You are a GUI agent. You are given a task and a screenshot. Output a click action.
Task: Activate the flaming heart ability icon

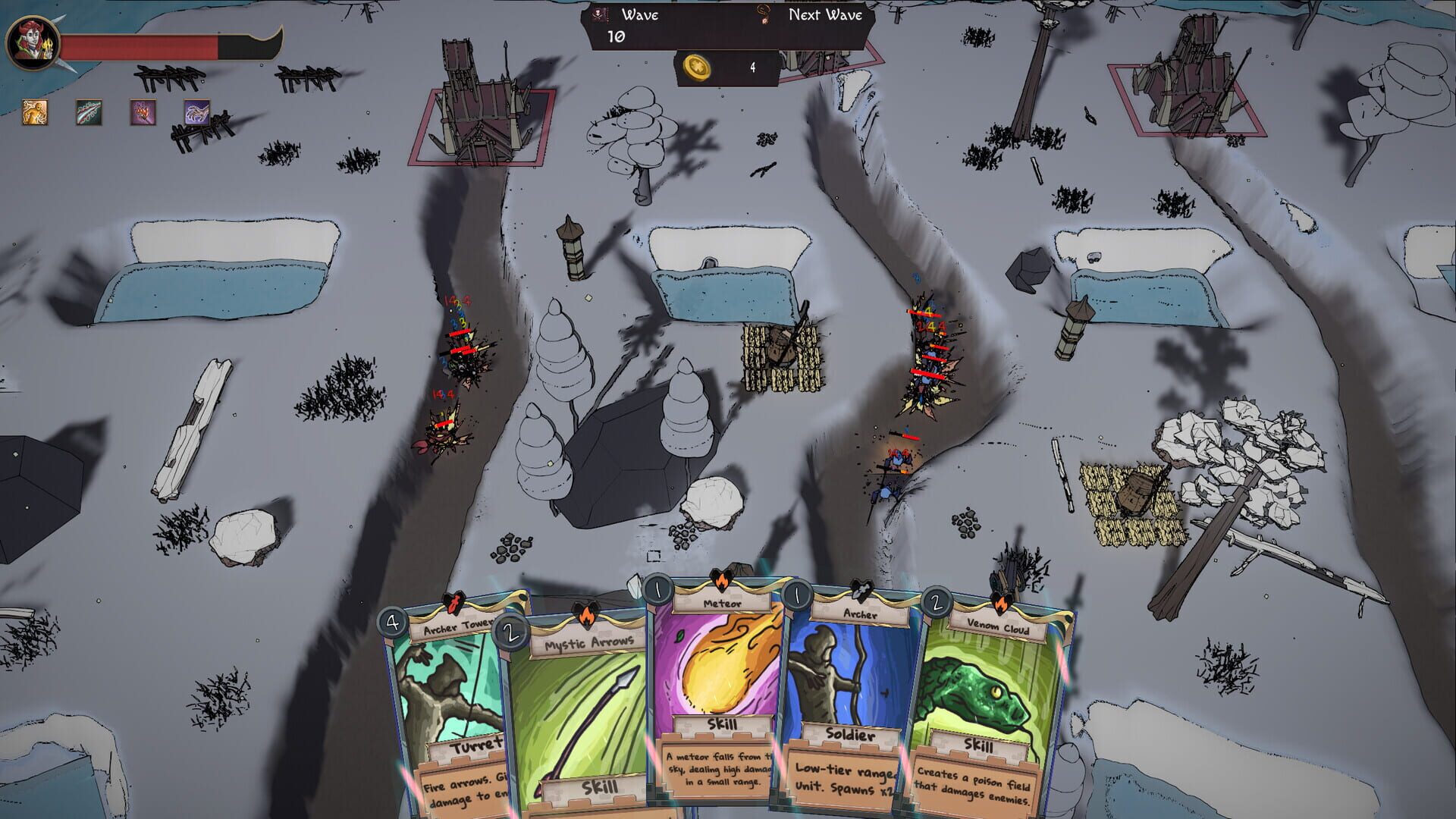point(140,114)
